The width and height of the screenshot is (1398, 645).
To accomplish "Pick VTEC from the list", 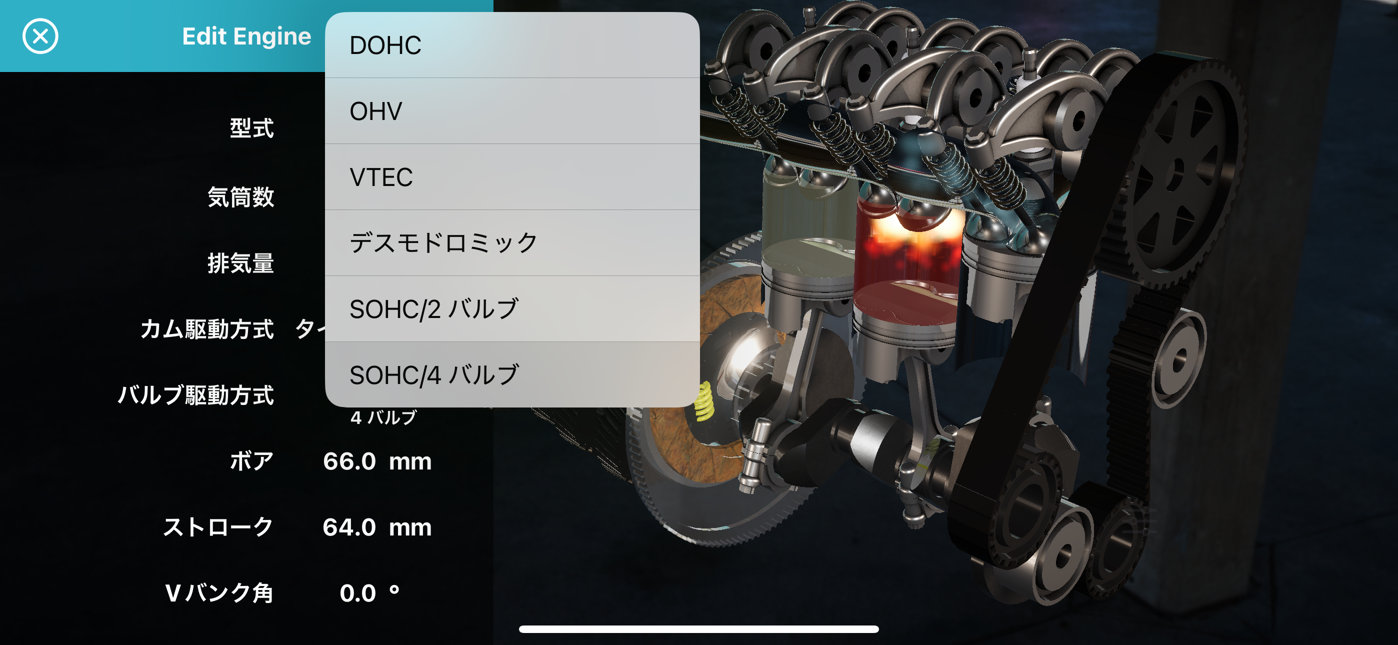I will pos(511,177).
